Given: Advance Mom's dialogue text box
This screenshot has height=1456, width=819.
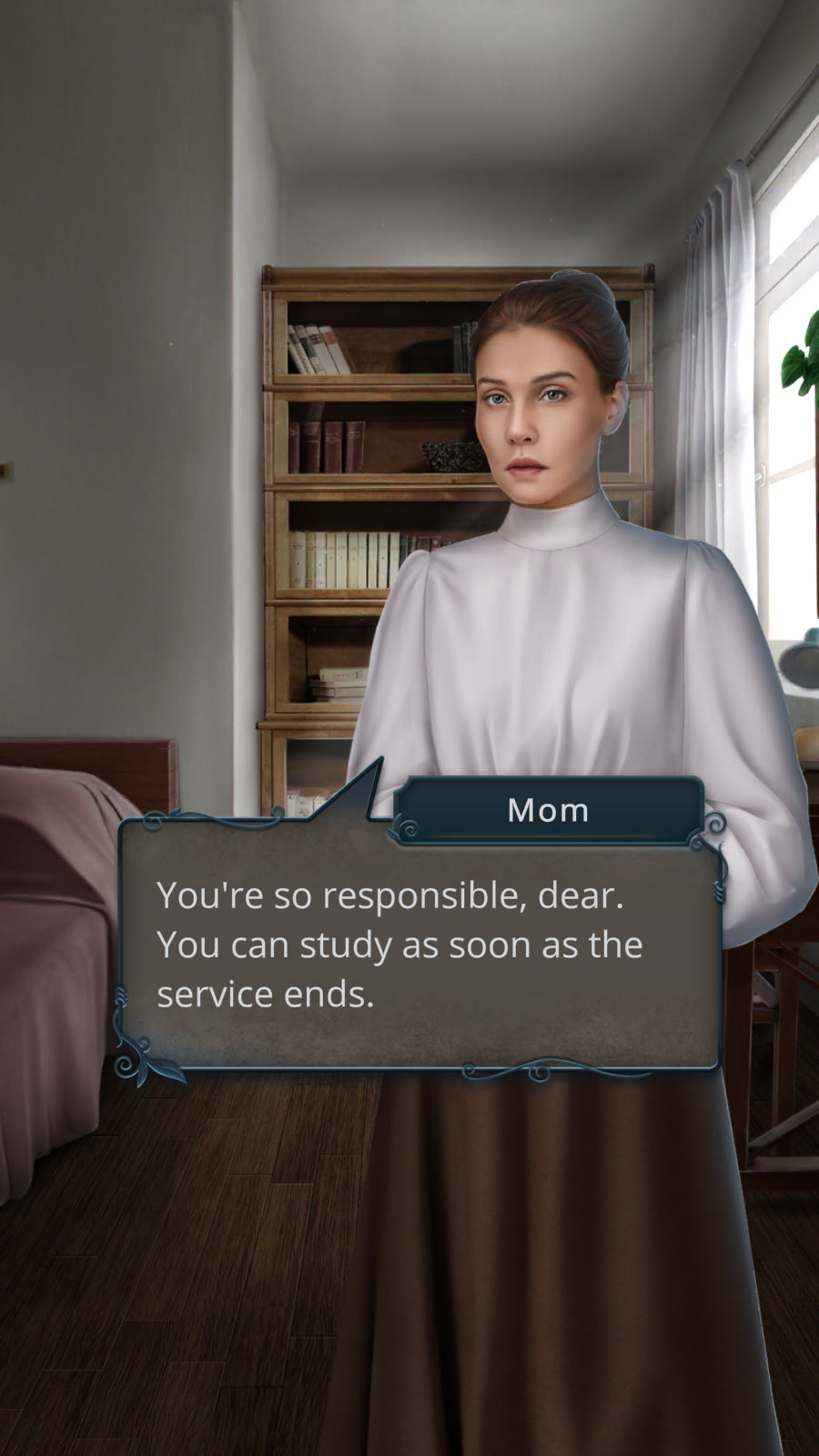Looking at the screenshot, I should 419,945.
